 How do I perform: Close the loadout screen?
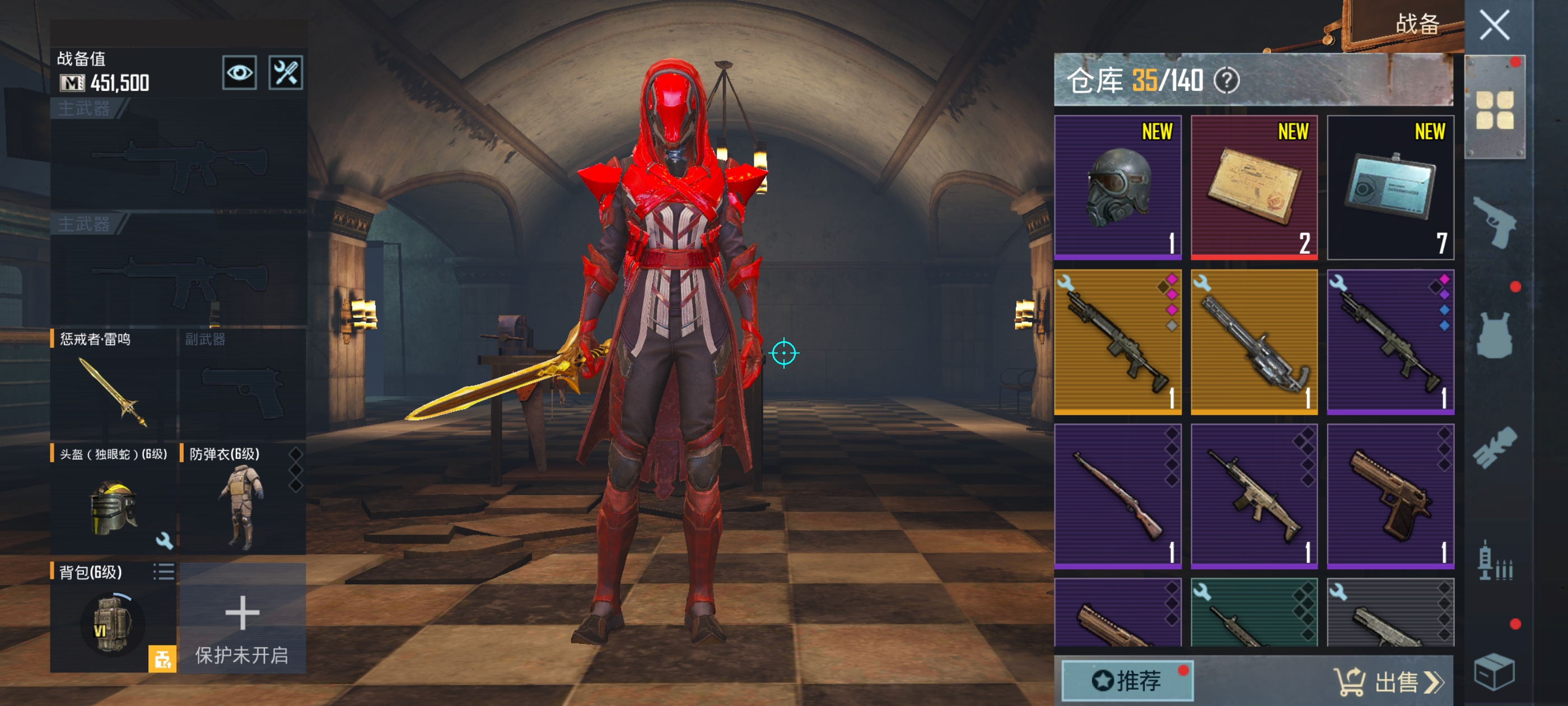(1494, 26)
